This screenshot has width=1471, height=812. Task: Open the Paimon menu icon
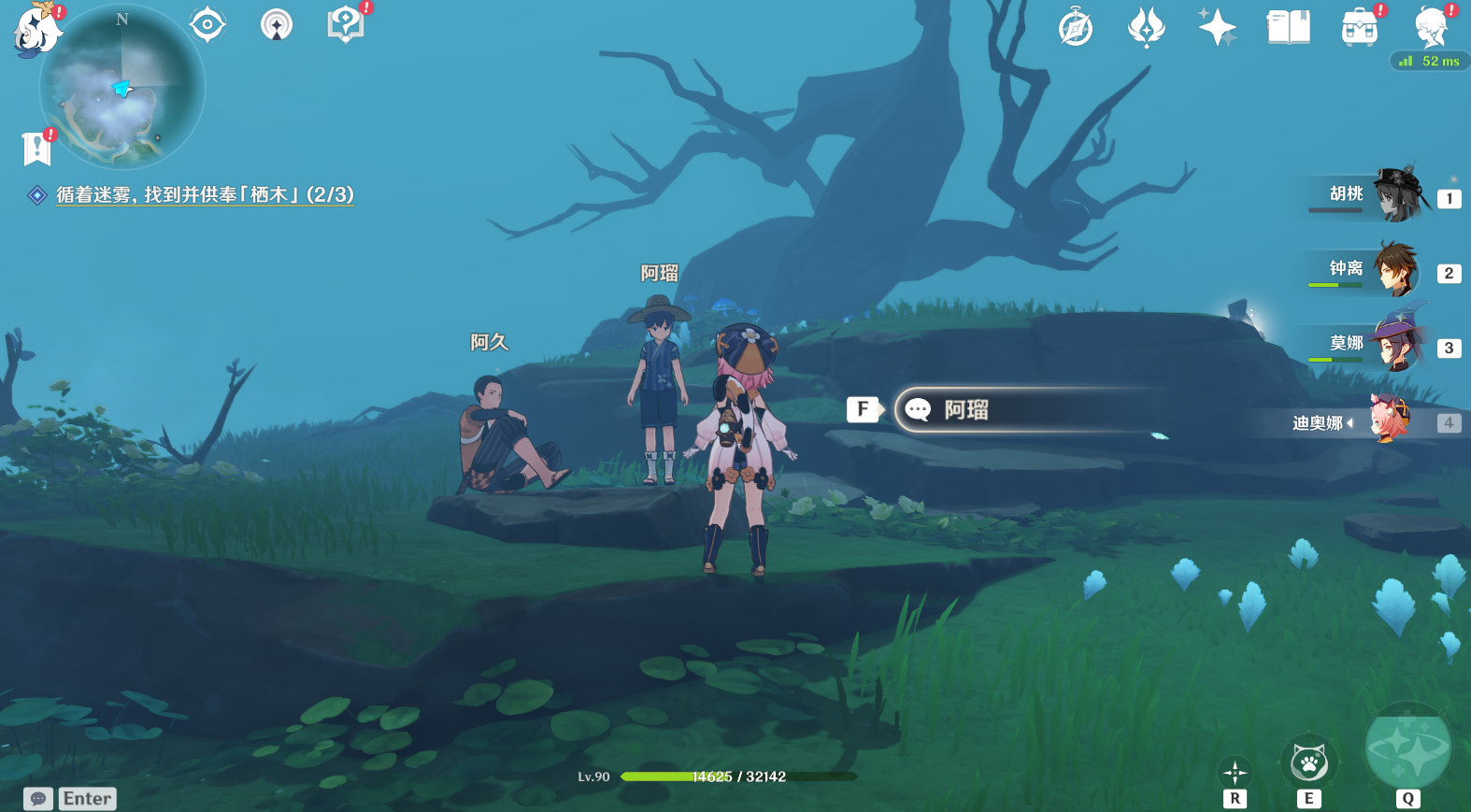37,30
